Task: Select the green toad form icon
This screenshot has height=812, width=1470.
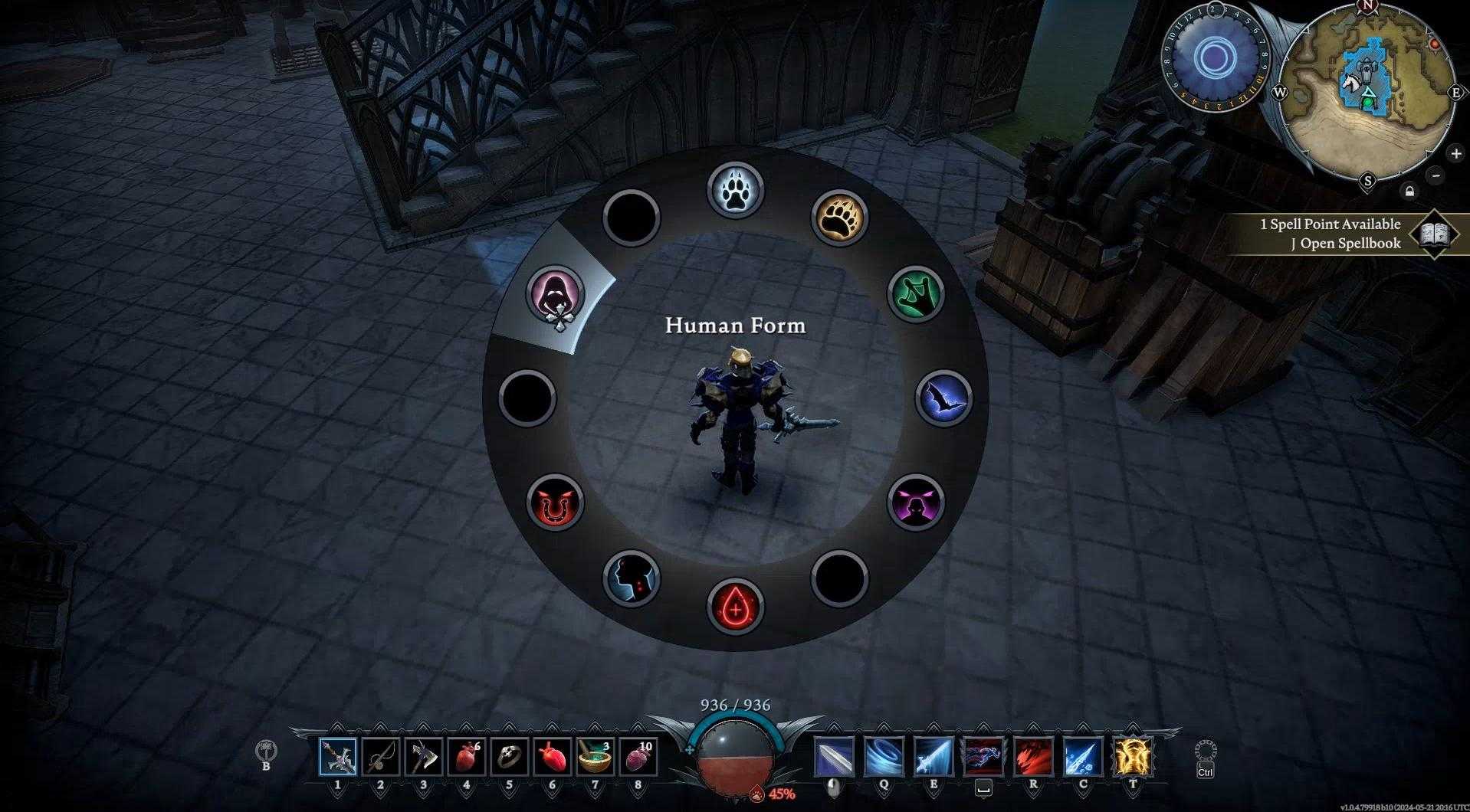Action: point(916,294)
